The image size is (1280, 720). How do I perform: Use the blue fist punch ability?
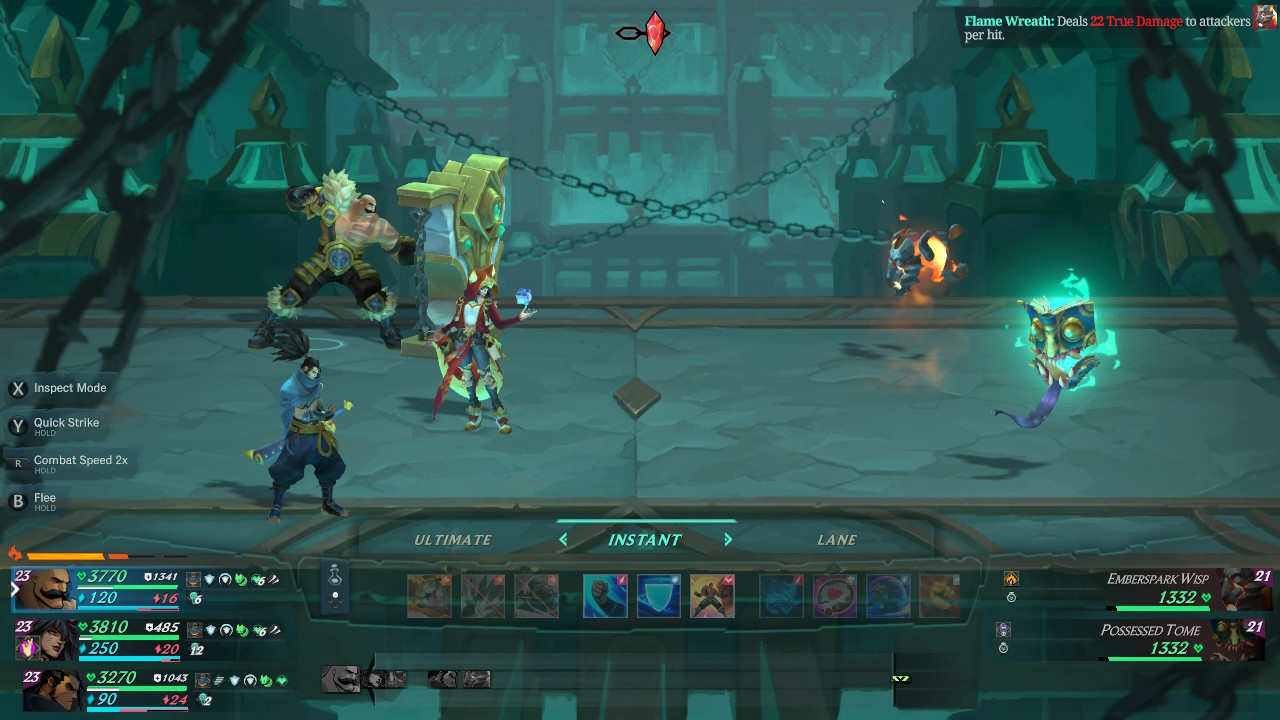coord(605,596)
